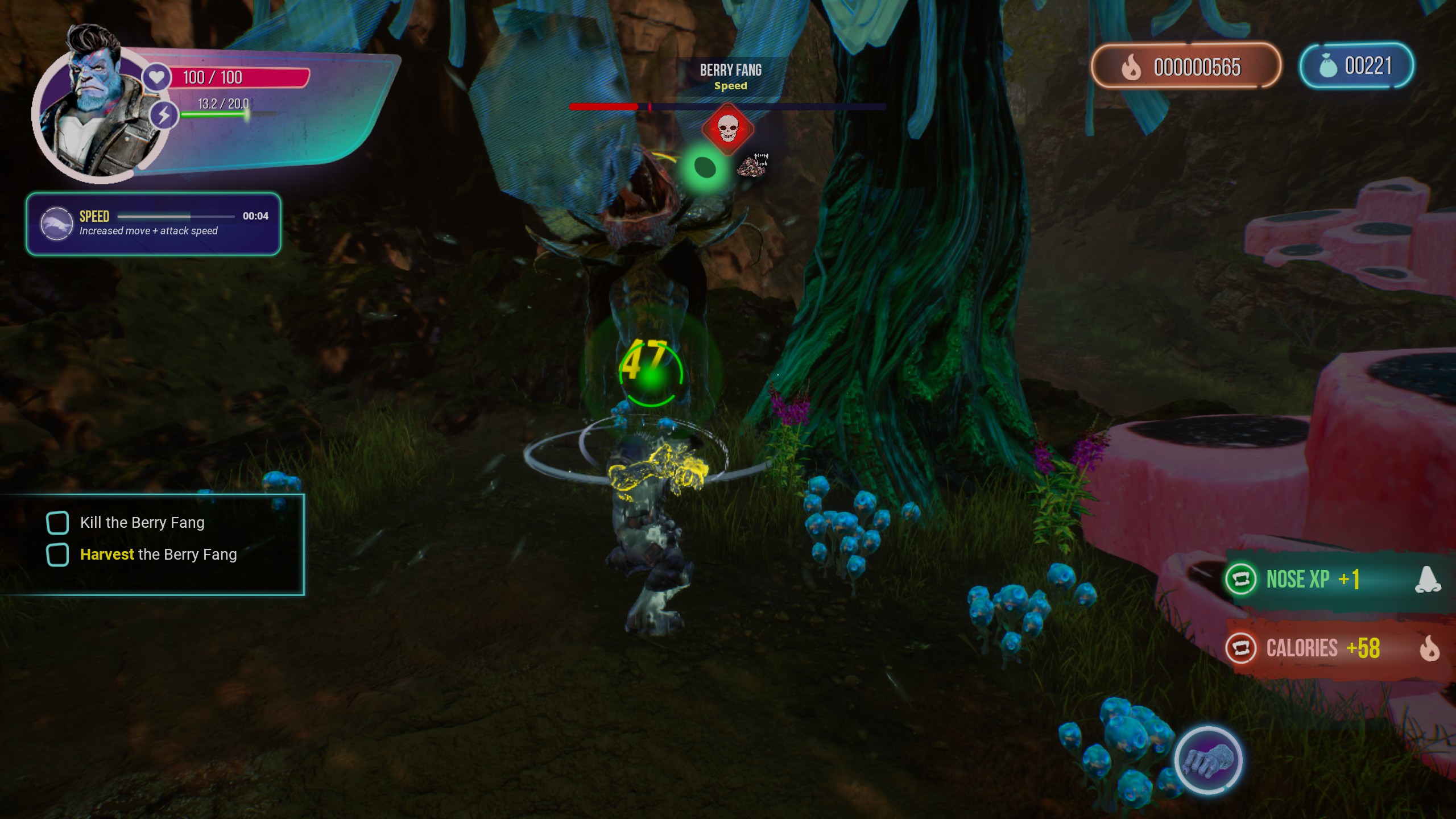1456x819 pixels.
Task: Tick the Harvest the Berry Fang checkbox
Action: [x=57, y=555]
